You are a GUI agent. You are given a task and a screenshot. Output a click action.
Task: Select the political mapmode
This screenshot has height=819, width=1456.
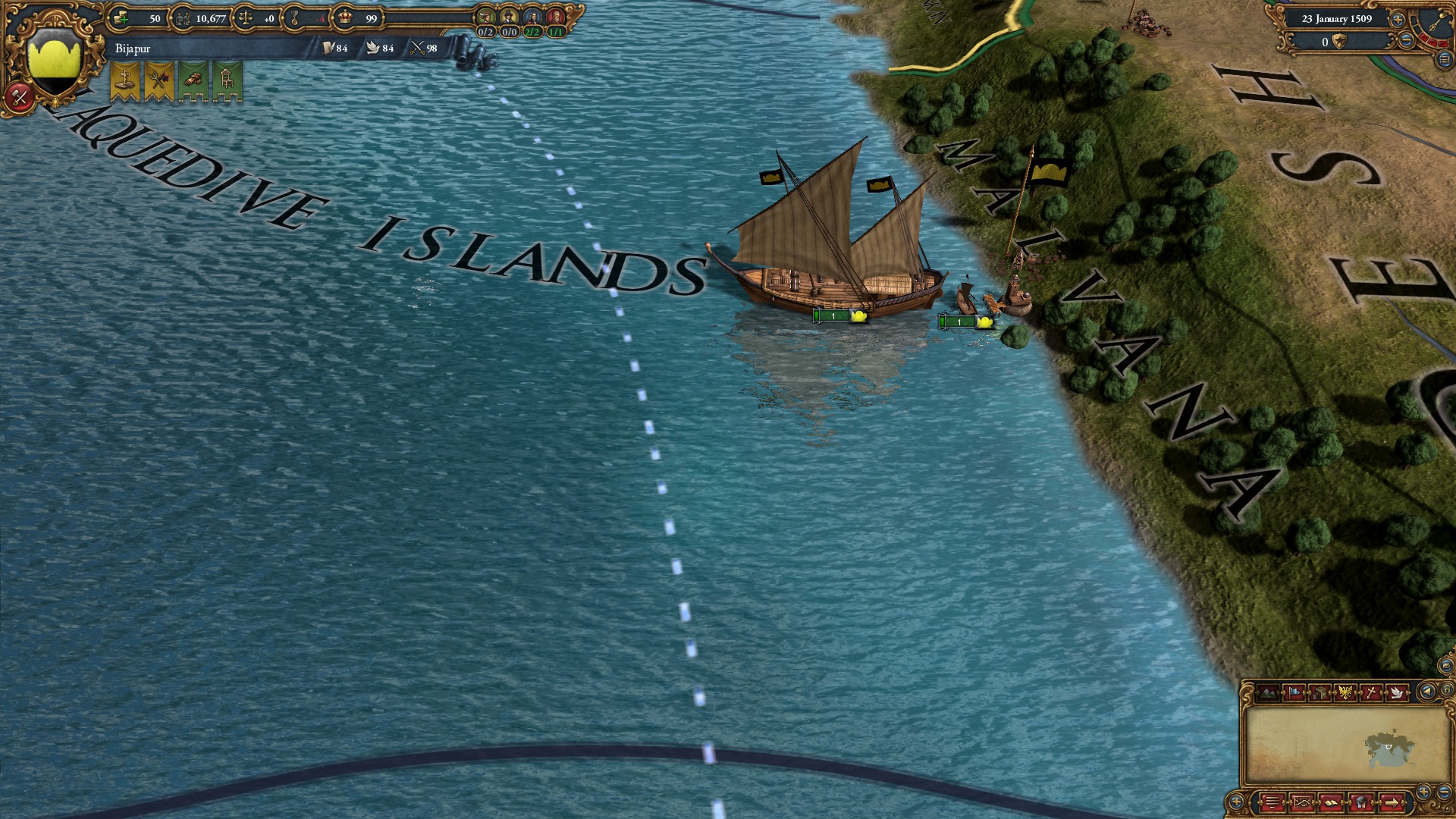tap(1294, 691)
